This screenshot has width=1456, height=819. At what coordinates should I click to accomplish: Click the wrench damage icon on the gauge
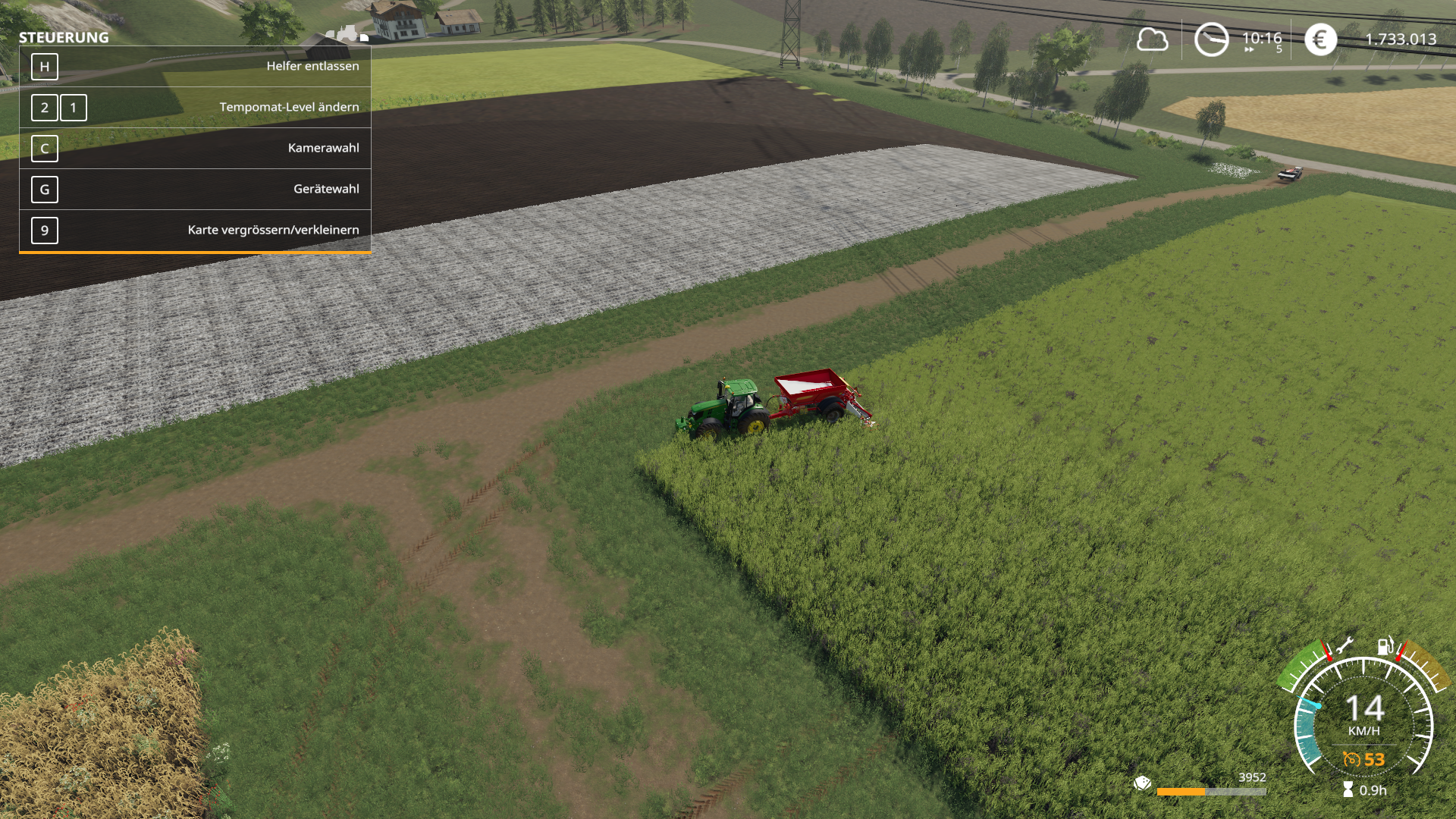point(1344,646)
